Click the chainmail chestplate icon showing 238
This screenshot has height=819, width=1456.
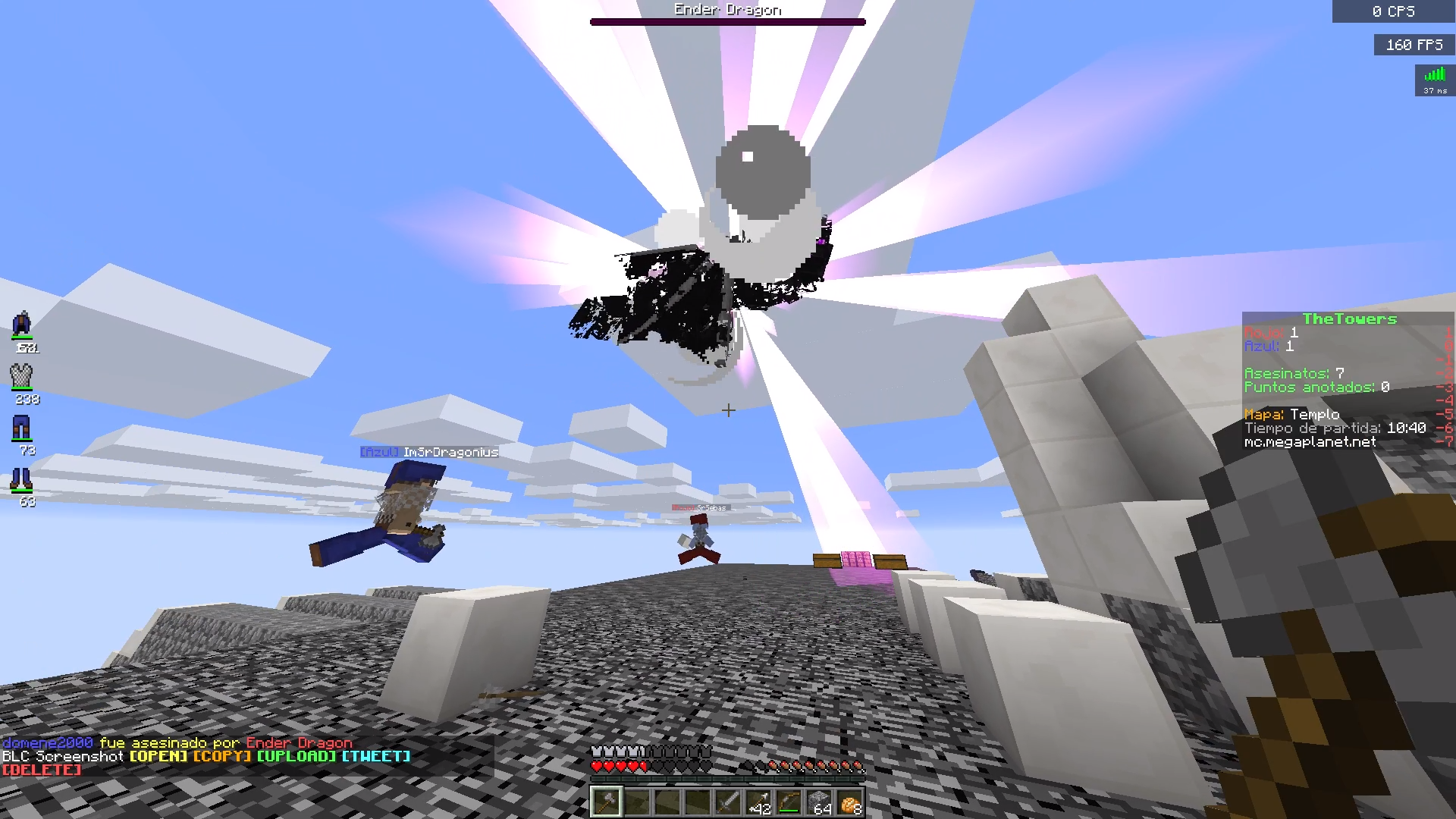(21, 377)
